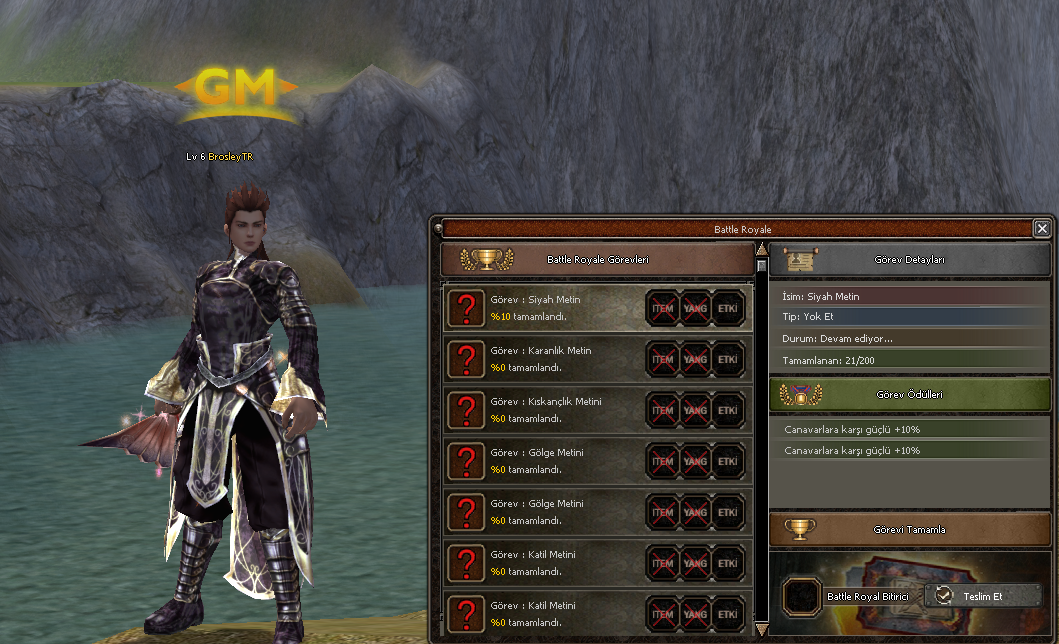The width and height of the screenshot is (1059, 644).
Task: Click the ITEM button for Siyah Metin
Action: pos(663,309)
